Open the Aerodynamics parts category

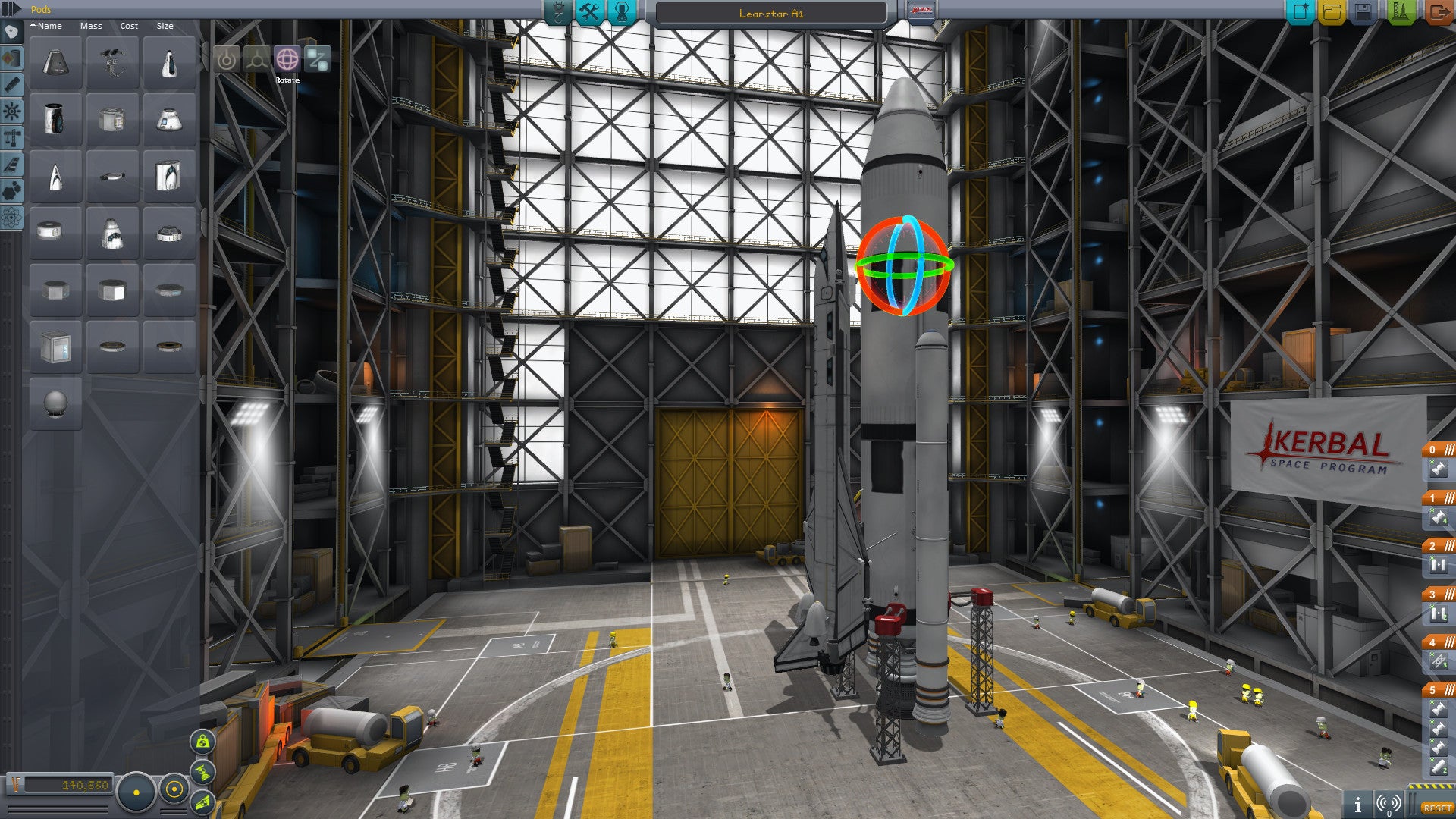(x=11, y=162)
